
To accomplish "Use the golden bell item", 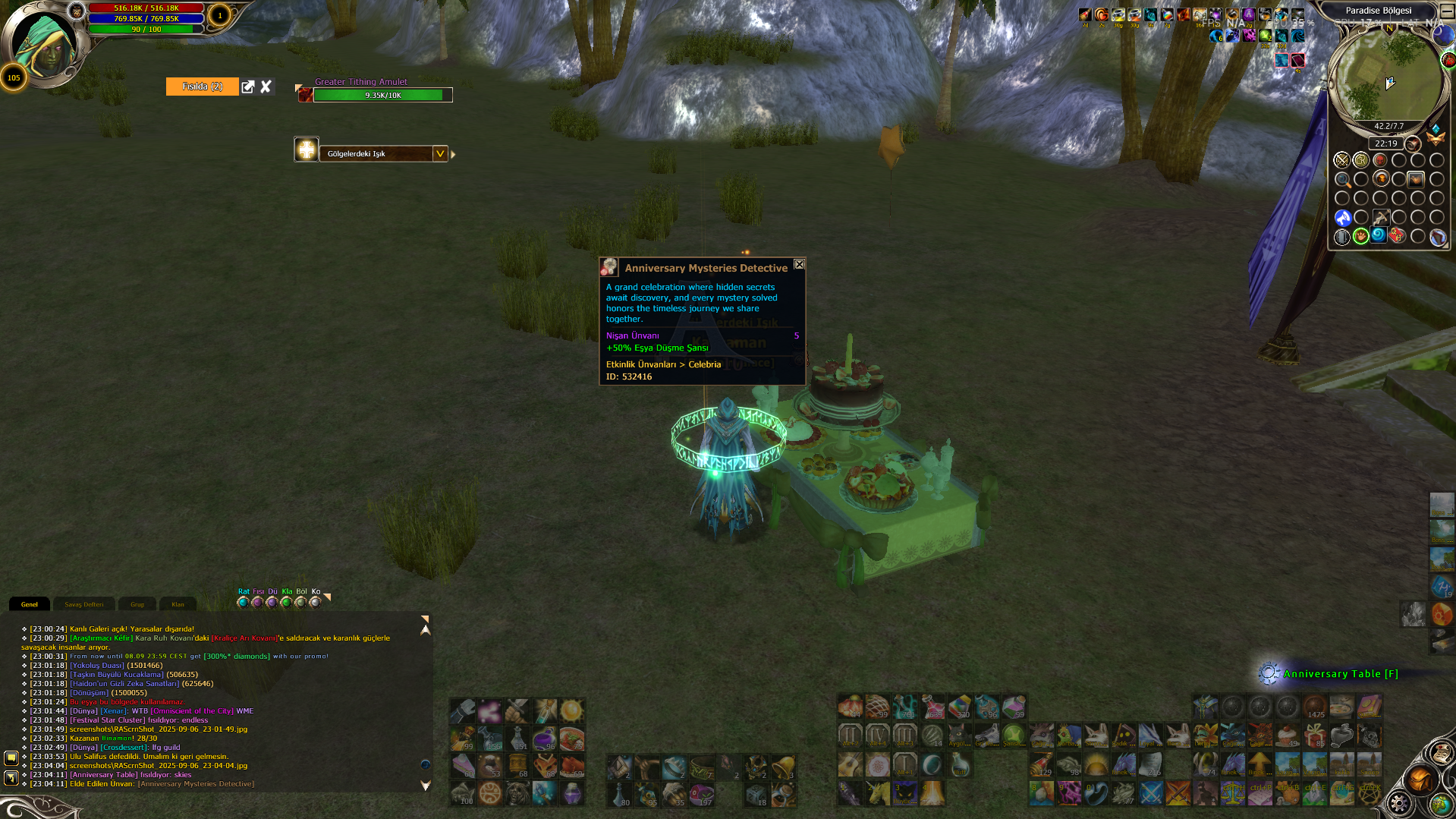I will pos(784,766).
